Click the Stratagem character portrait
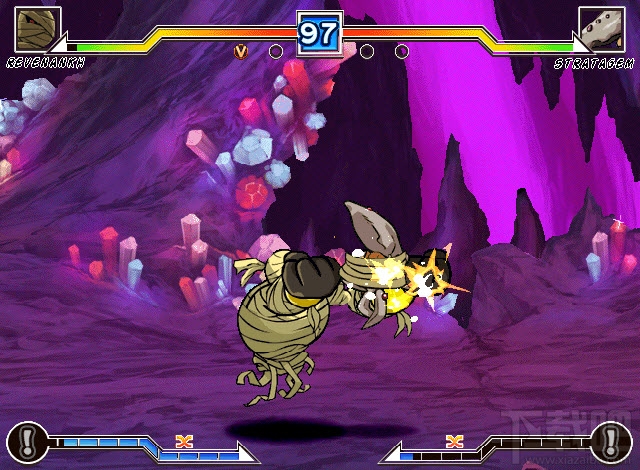Screen dimensions: 640x470 (x=602, y=28)
